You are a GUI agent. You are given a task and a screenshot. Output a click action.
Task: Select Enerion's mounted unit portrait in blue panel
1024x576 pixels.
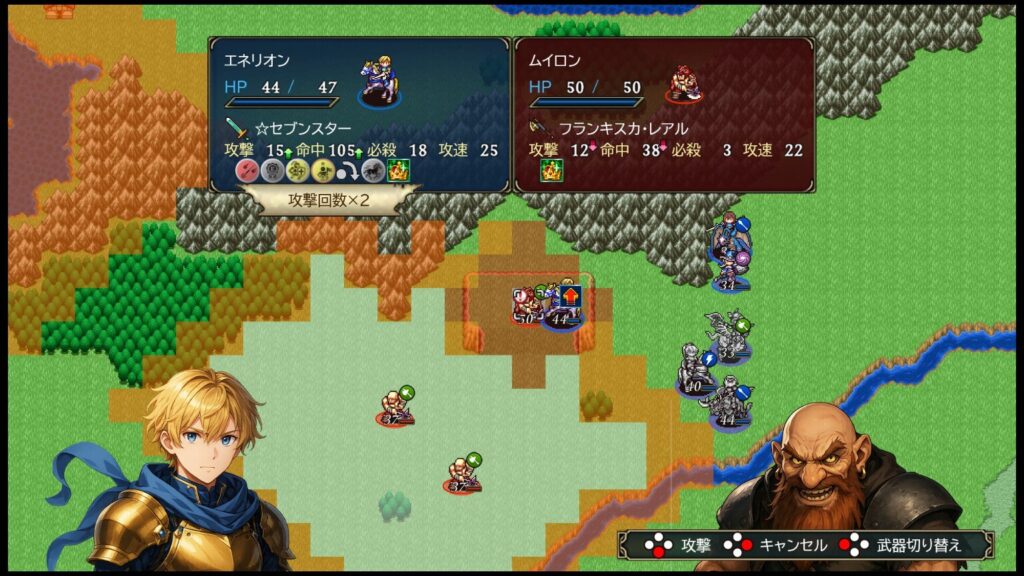click(378, 81)
